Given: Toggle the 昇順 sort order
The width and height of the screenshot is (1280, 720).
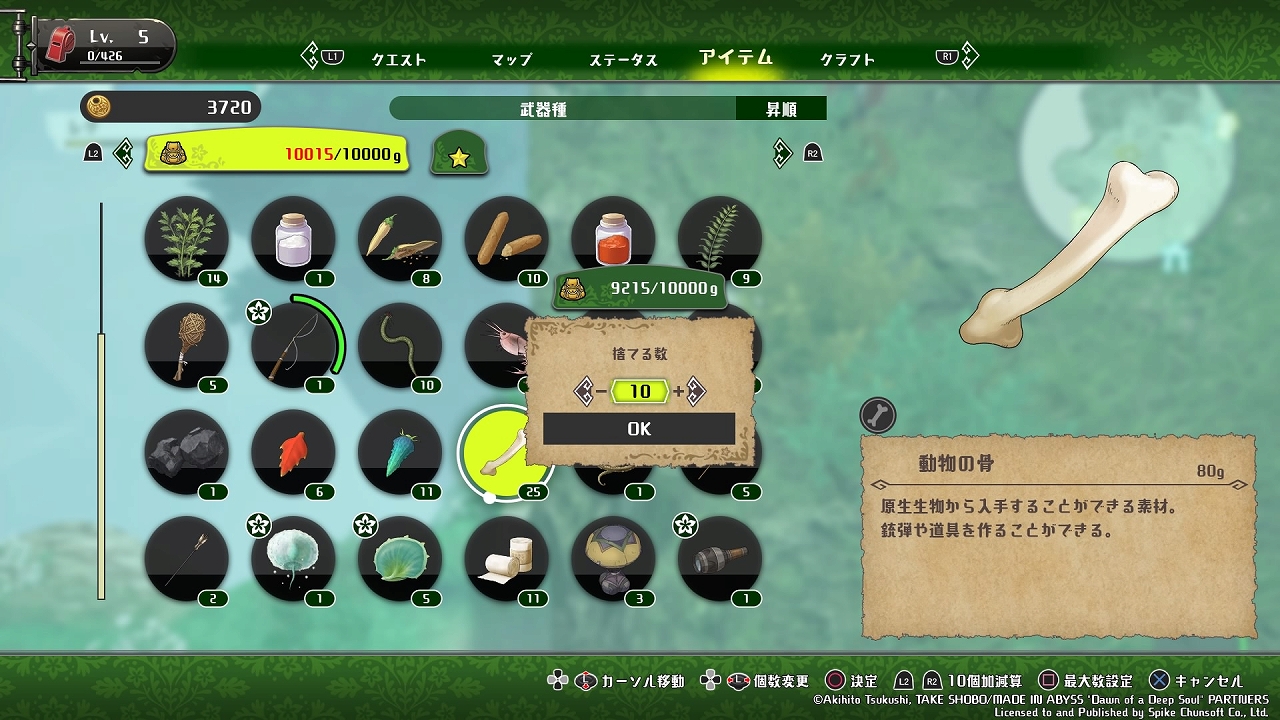Looking at the screenshot, I should point(781,109).
